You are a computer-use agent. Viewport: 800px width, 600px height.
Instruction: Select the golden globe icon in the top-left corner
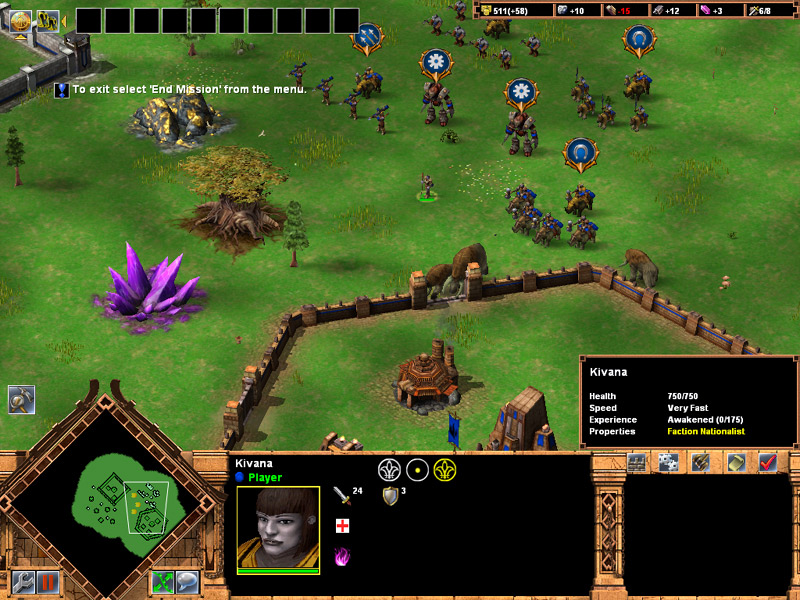point(20,18)
